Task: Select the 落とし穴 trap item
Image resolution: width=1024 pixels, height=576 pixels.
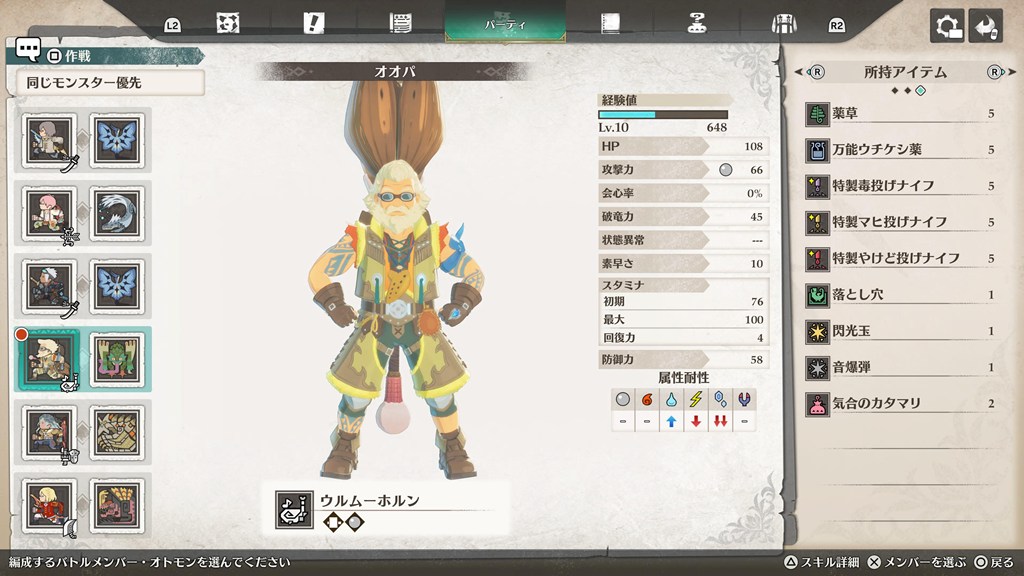Action: click(900, 295)
